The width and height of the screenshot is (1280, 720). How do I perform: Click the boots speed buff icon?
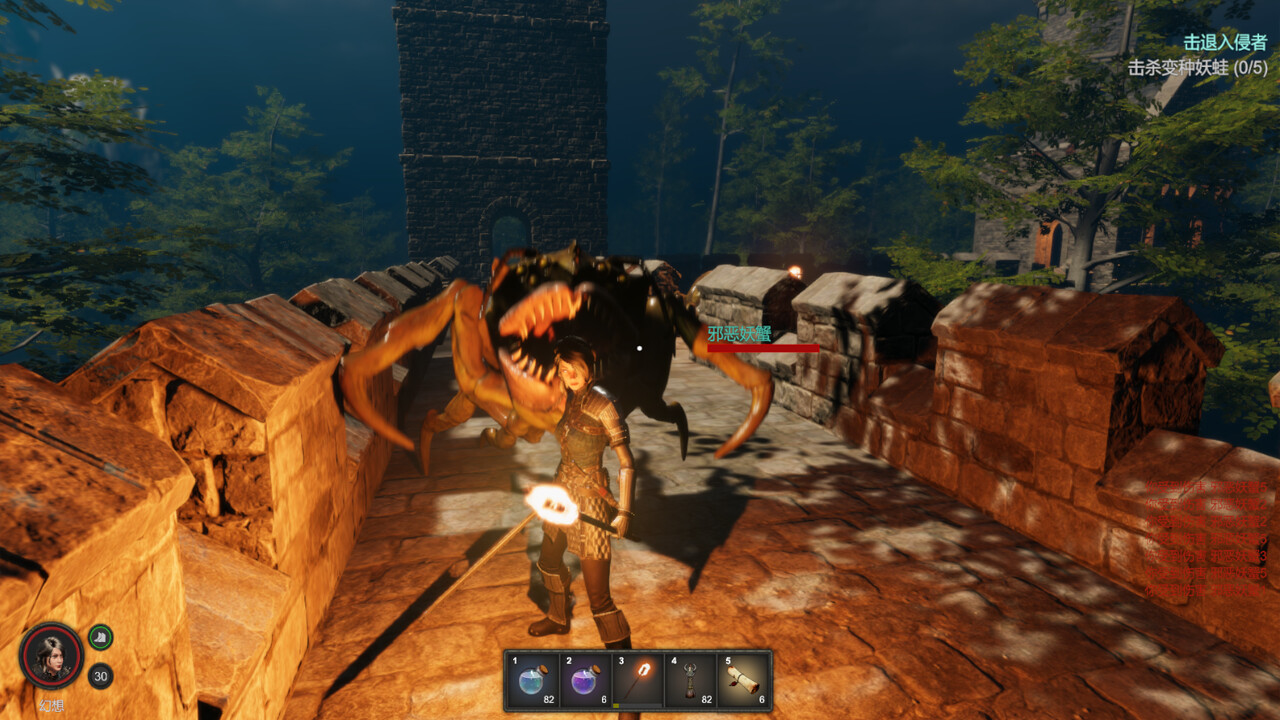99,637
